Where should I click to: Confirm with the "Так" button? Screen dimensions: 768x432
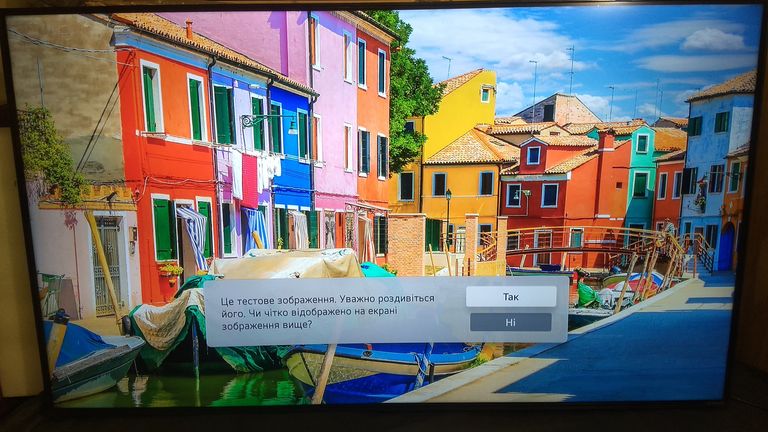(510, 297)
